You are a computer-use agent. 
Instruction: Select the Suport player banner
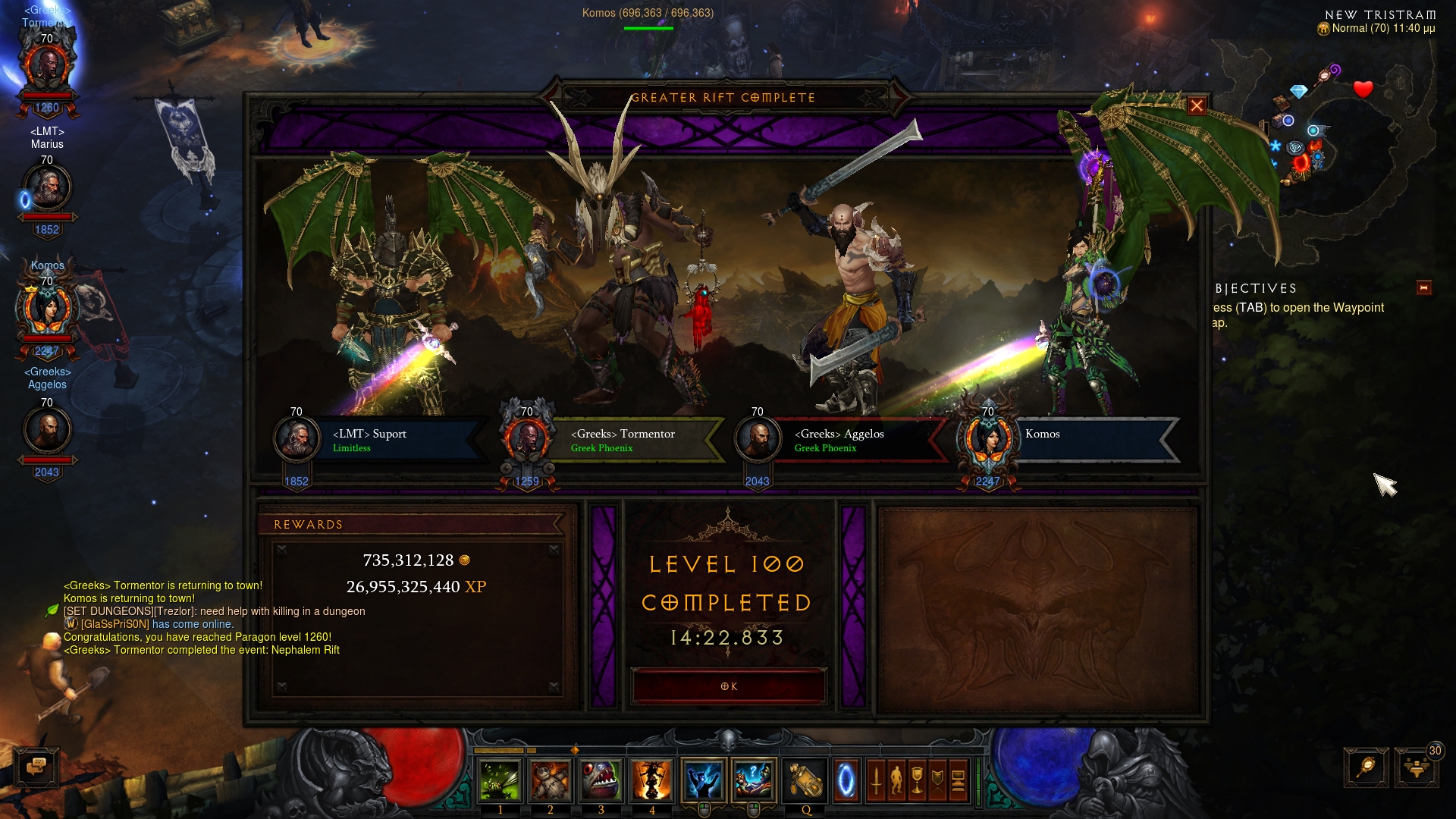click(x=379, y=440)
